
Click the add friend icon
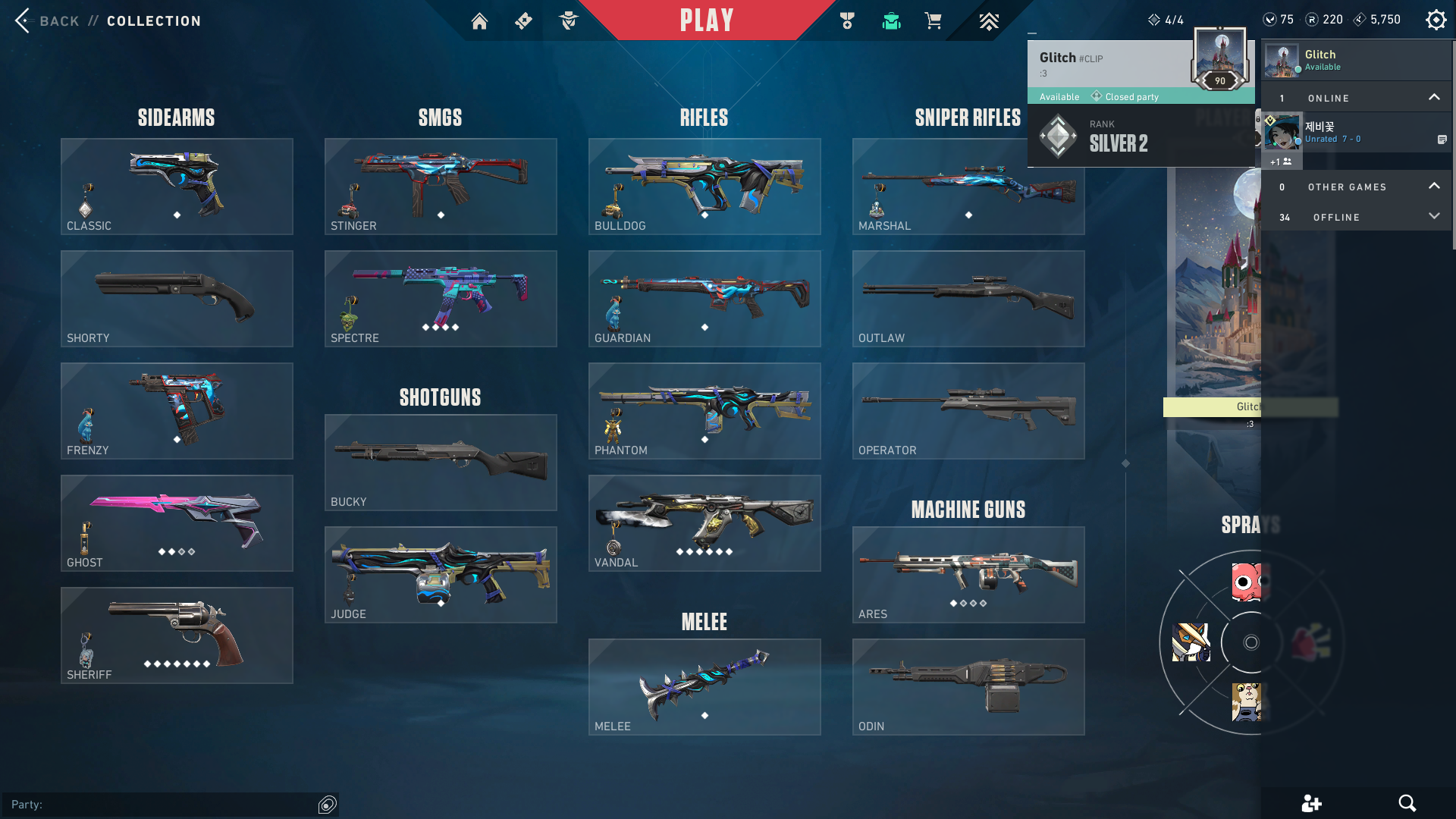pyautogui.click(x=1311, y=802)
